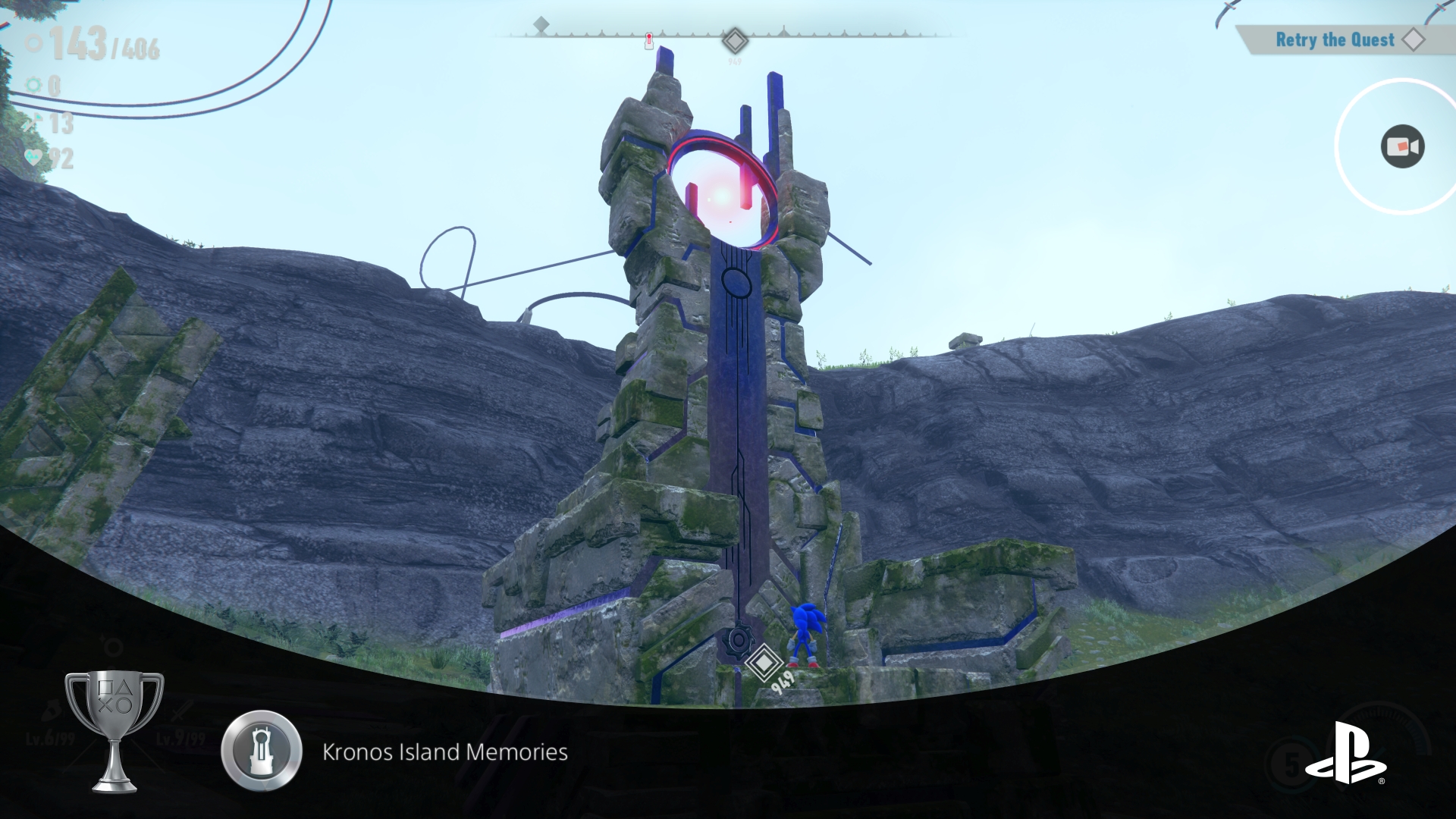
Task: Click the PlayStation logo
Action: (x=1345, y=753)
